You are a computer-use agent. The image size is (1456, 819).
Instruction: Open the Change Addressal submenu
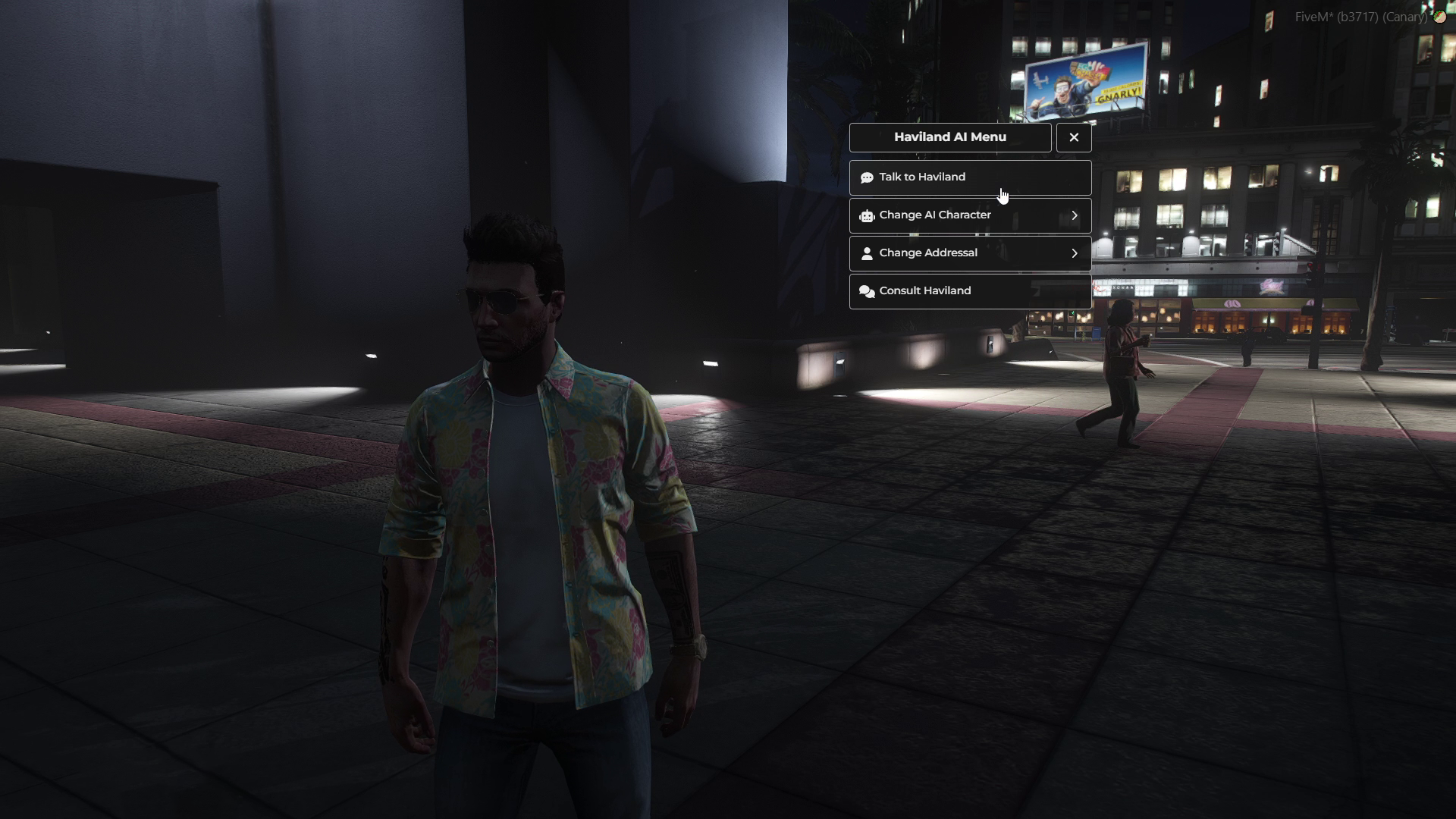[x=969, y=253]
